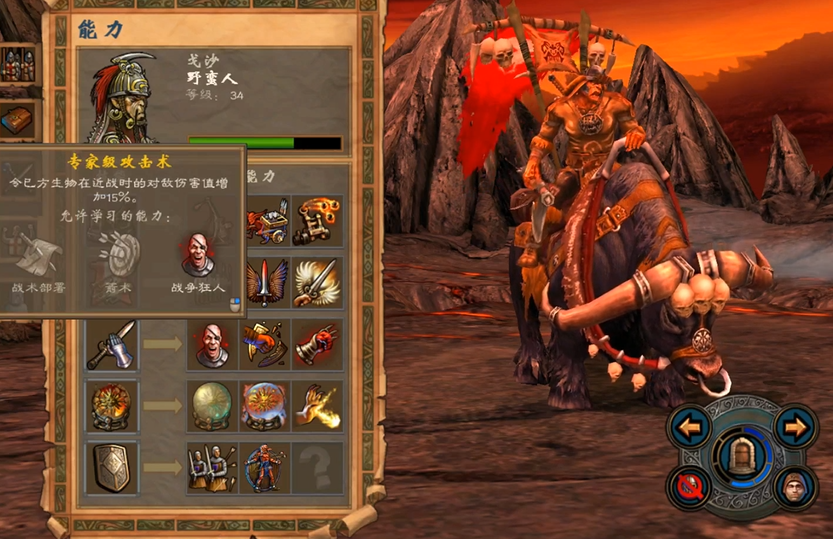Select the pale green crystal orb ability
833x539 pixels.
(x=211, y=405)
